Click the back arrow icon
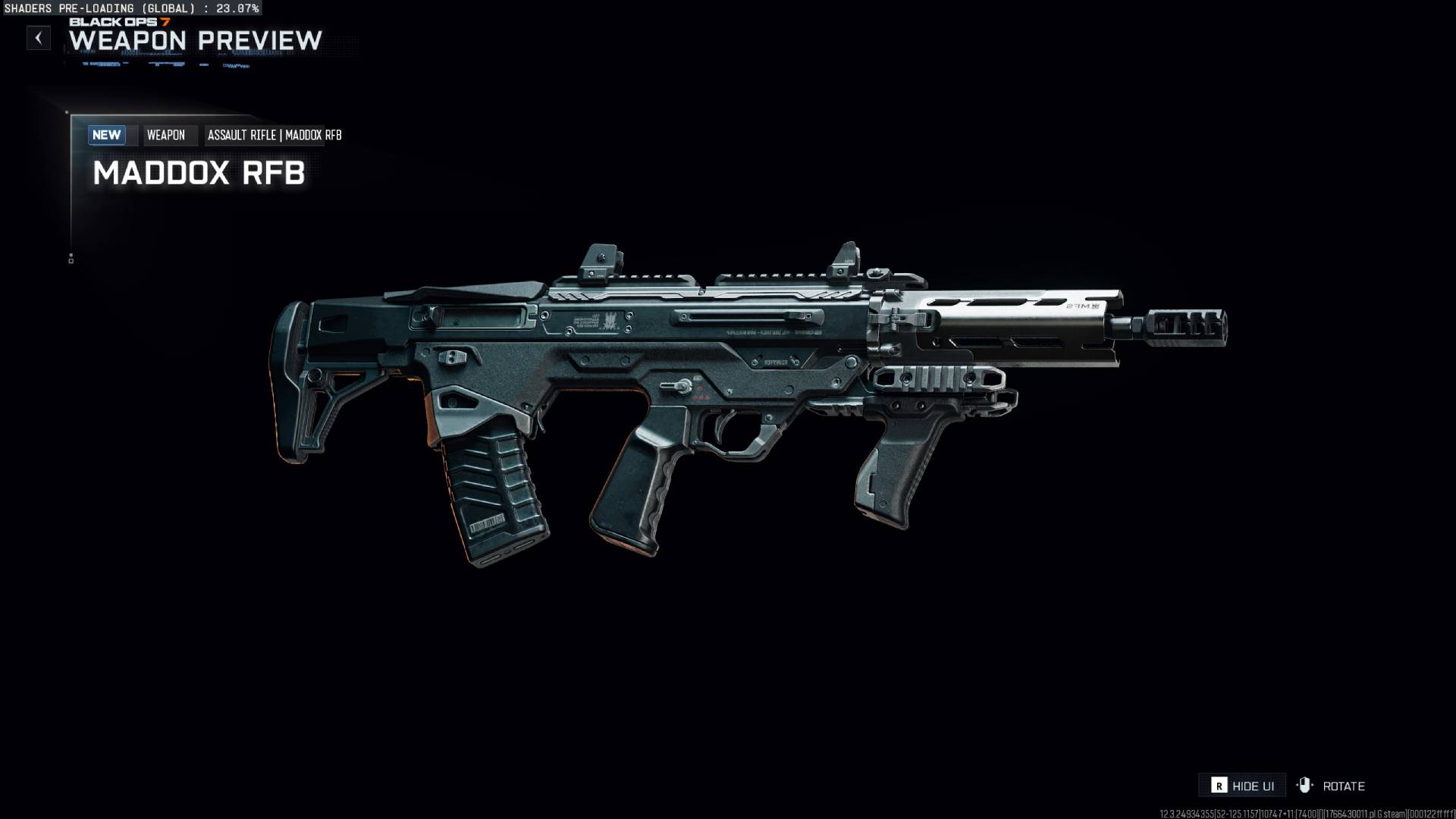1456x819 pixels. (39, 38)
